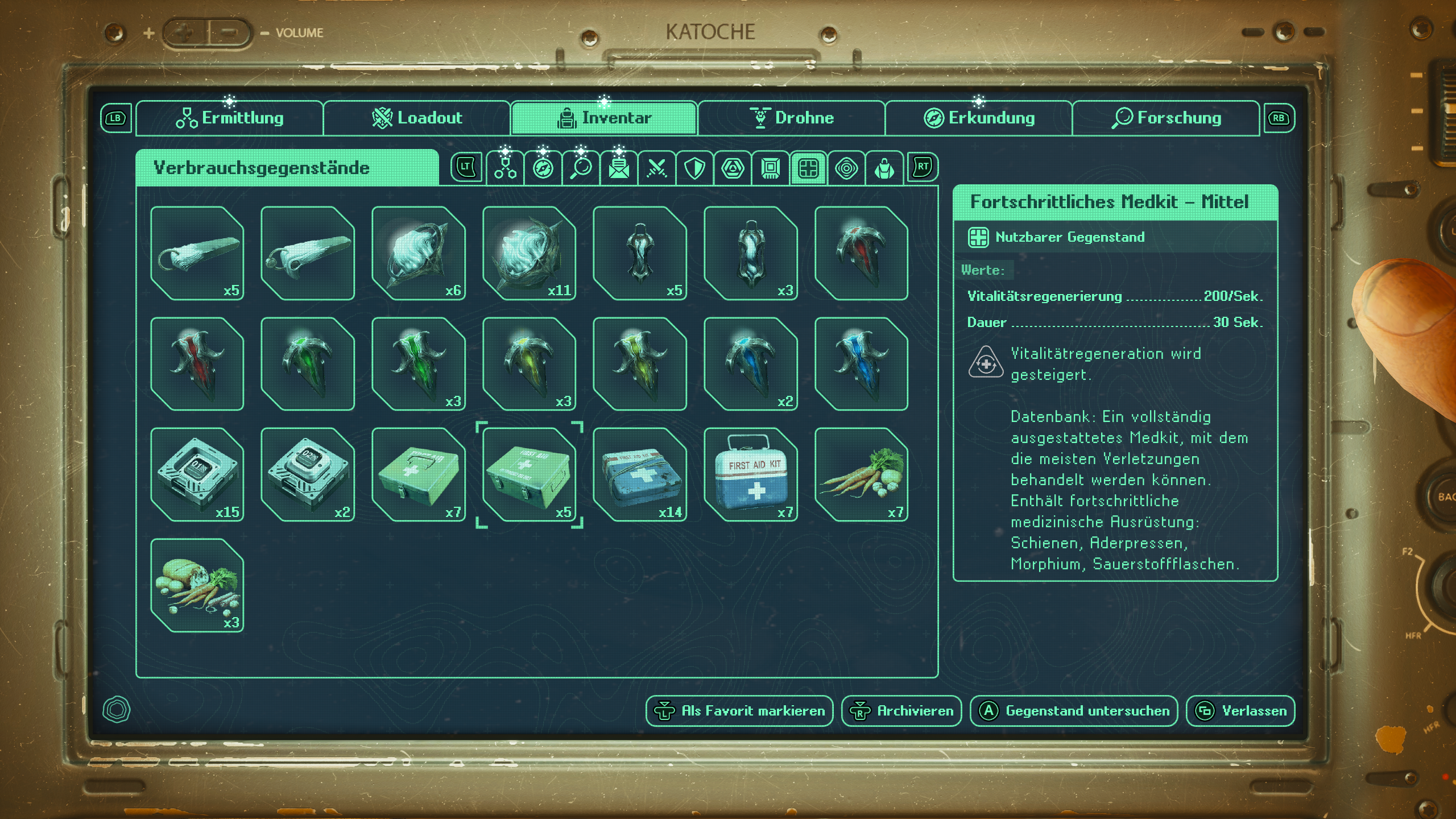Open the hexagon resources filter icon

[733, 167]
